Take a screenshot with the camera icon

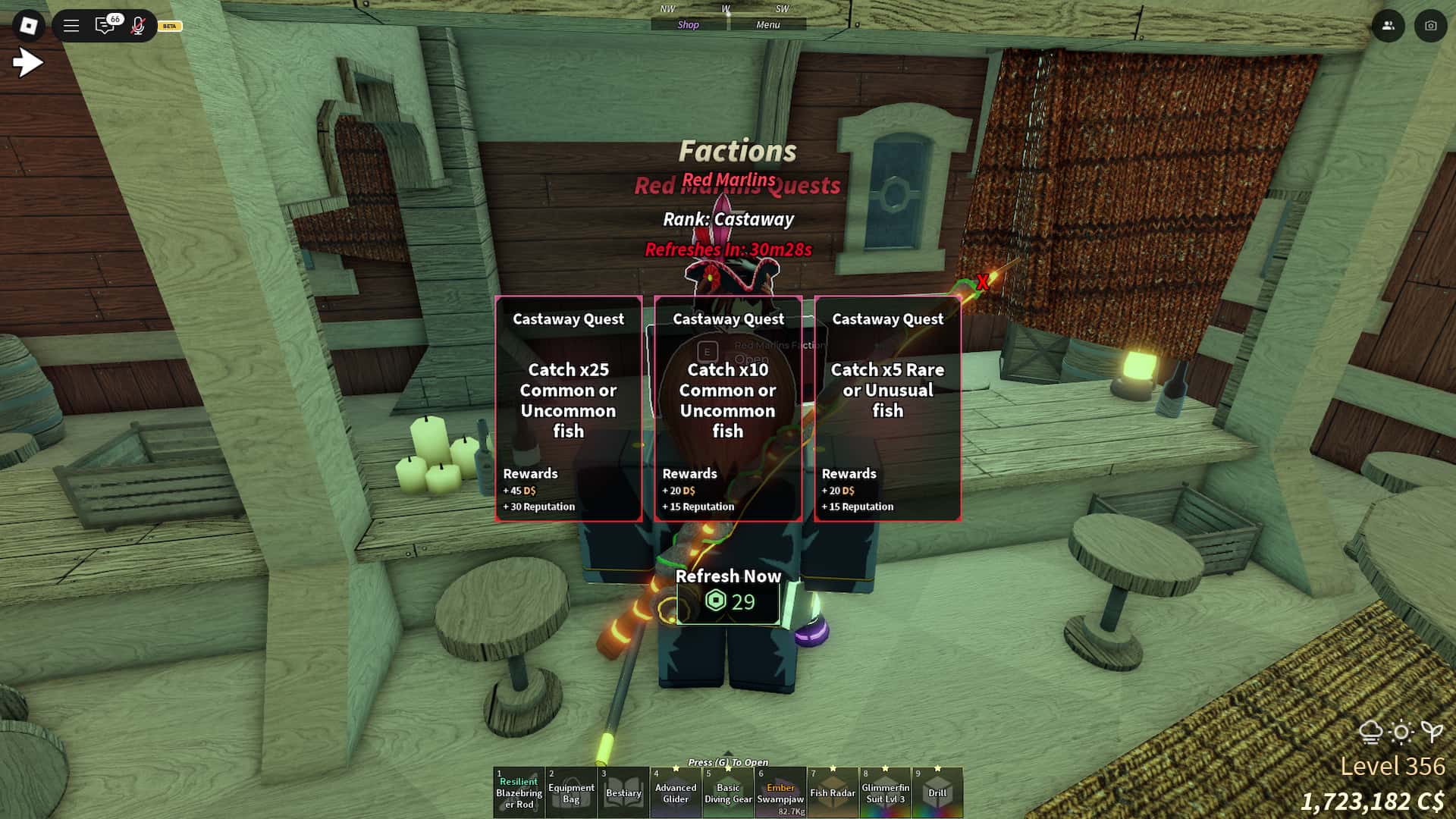click(x=1430, y=26)
